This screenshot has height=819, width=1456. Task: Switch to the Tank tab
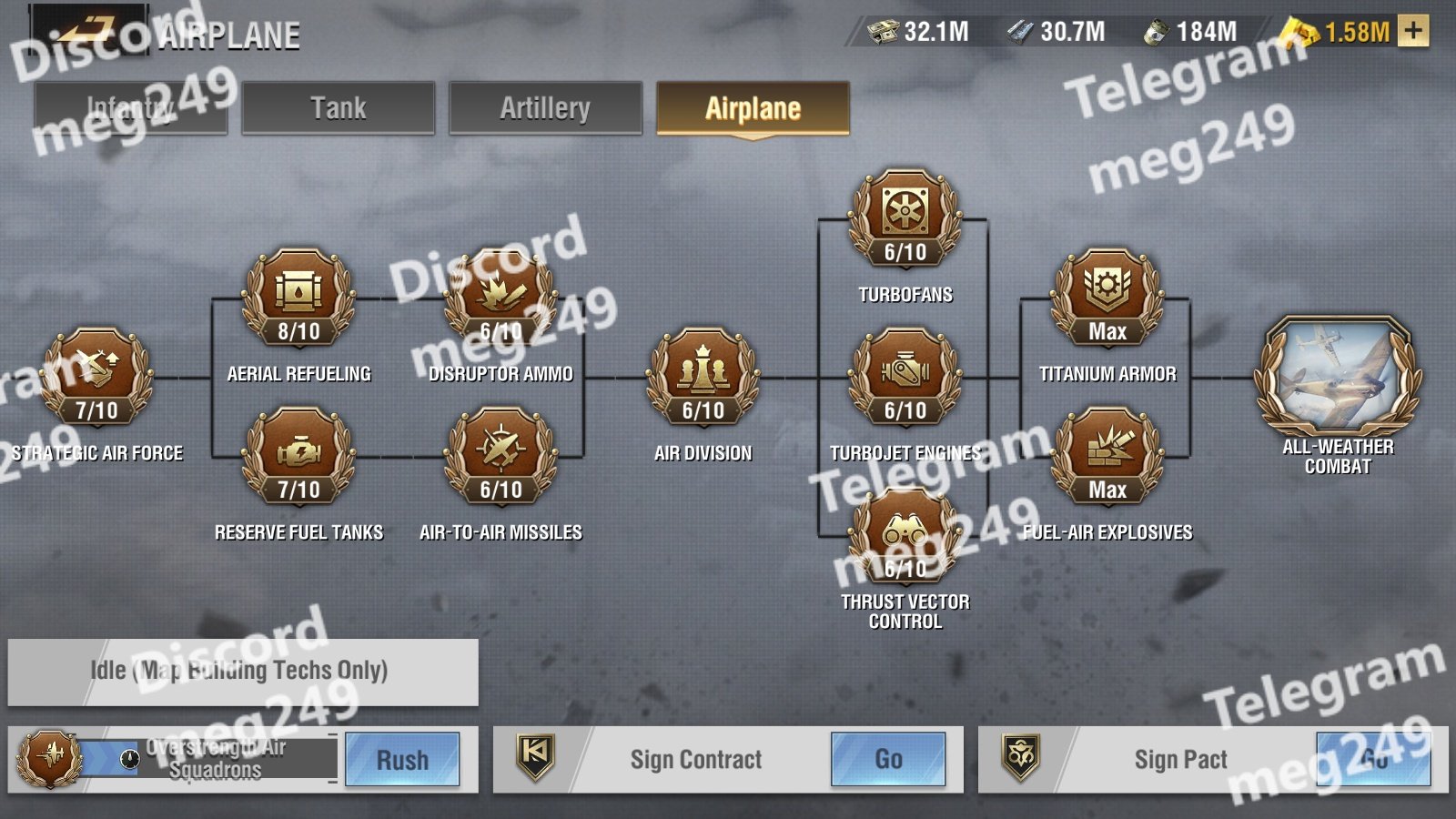tap(338, 108)
